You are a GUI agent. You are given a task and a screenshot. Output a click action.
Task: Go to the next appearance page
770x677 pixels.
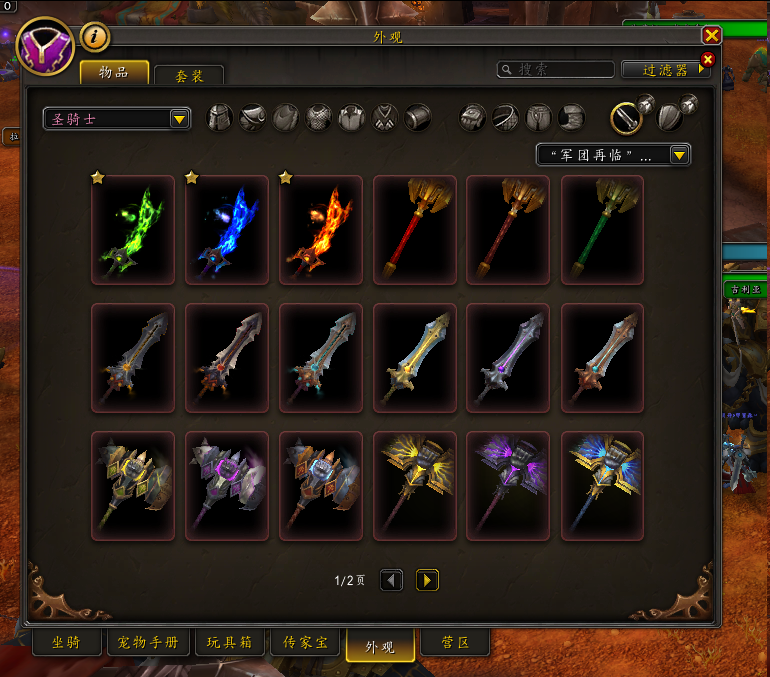tap(427, 580)
